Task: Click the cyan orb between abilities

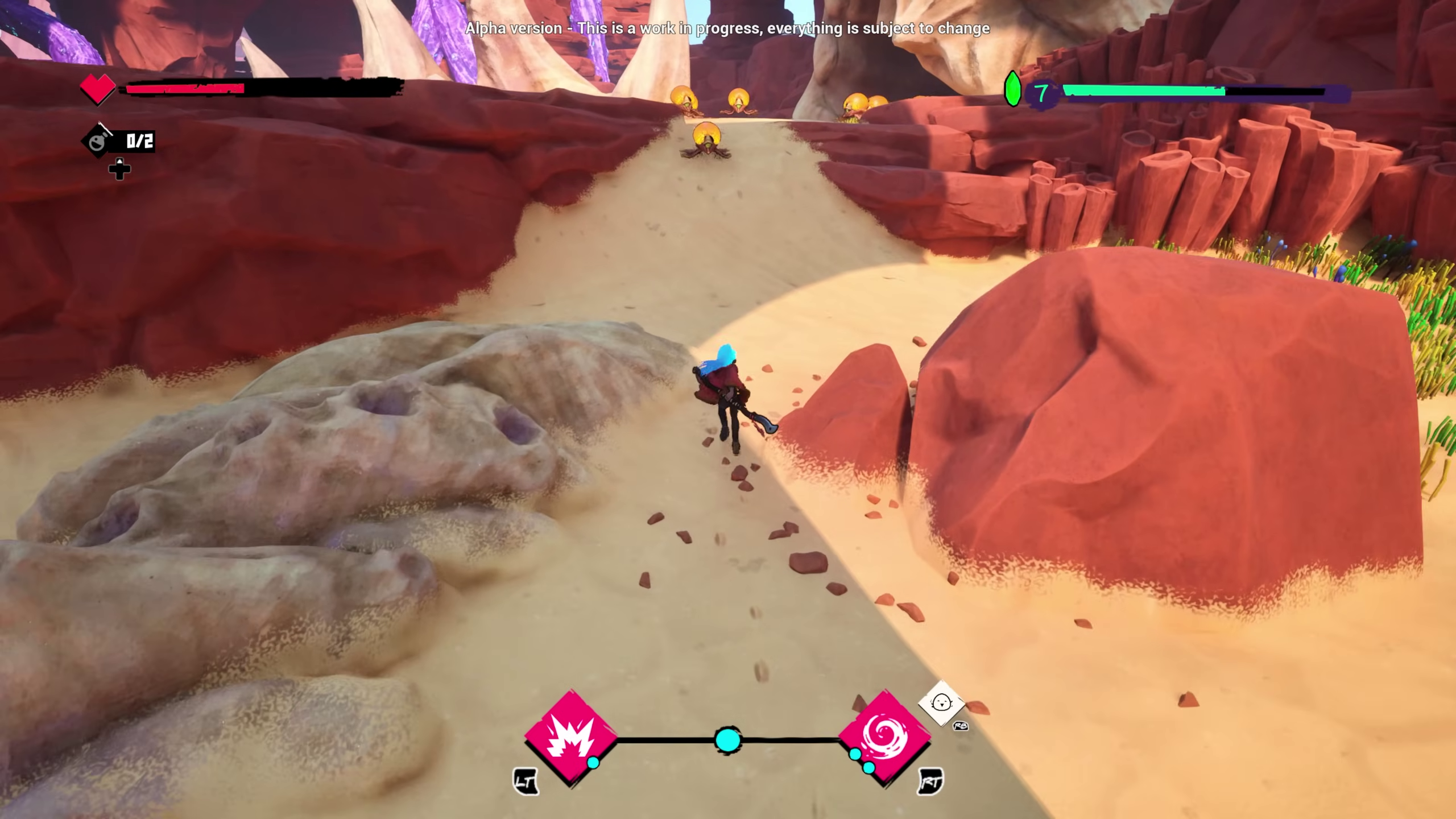Action: pos(727,740)
